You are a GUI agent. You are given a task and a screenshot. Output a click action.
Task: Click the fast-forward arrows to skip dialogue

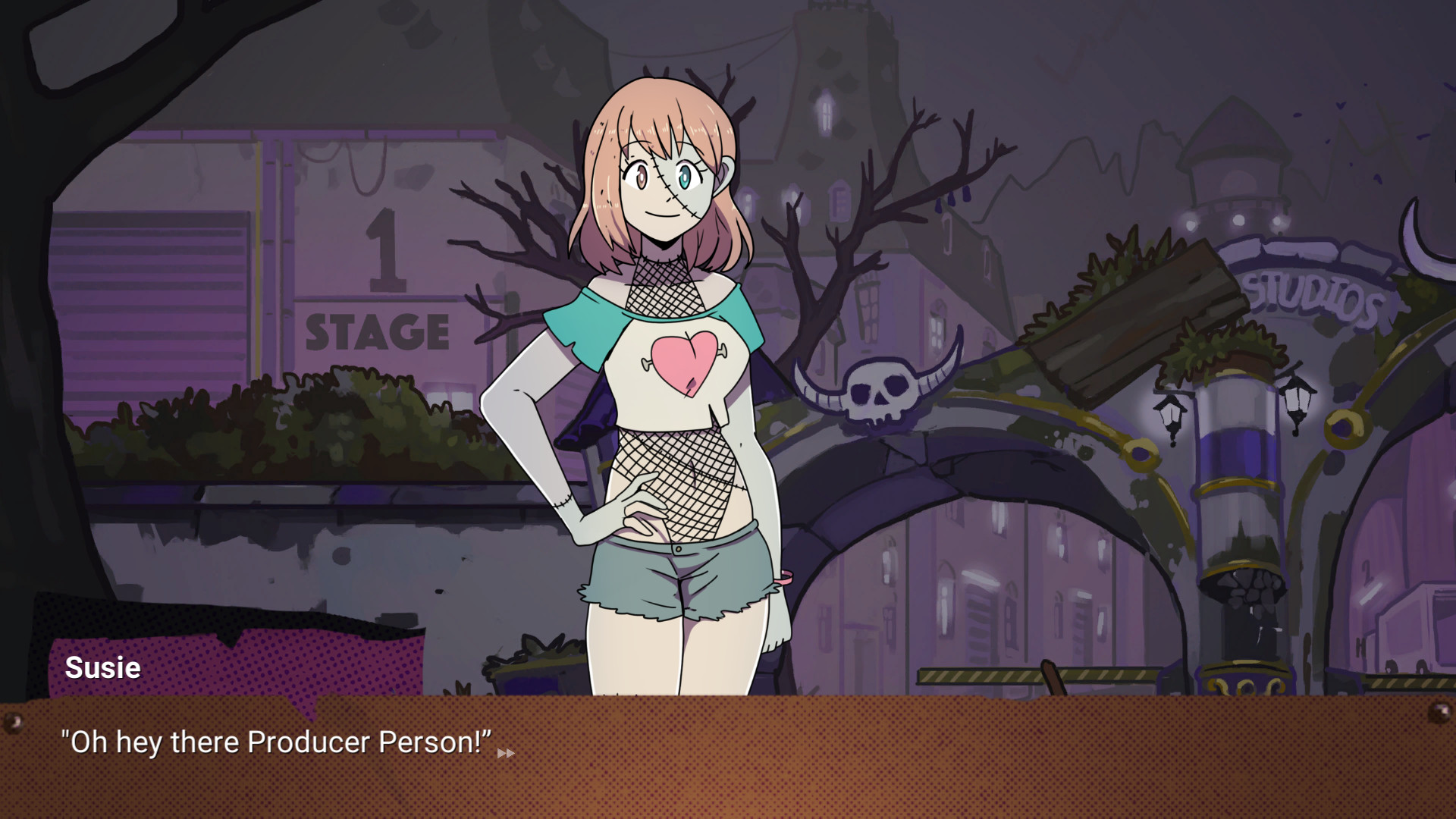point(505,753)
